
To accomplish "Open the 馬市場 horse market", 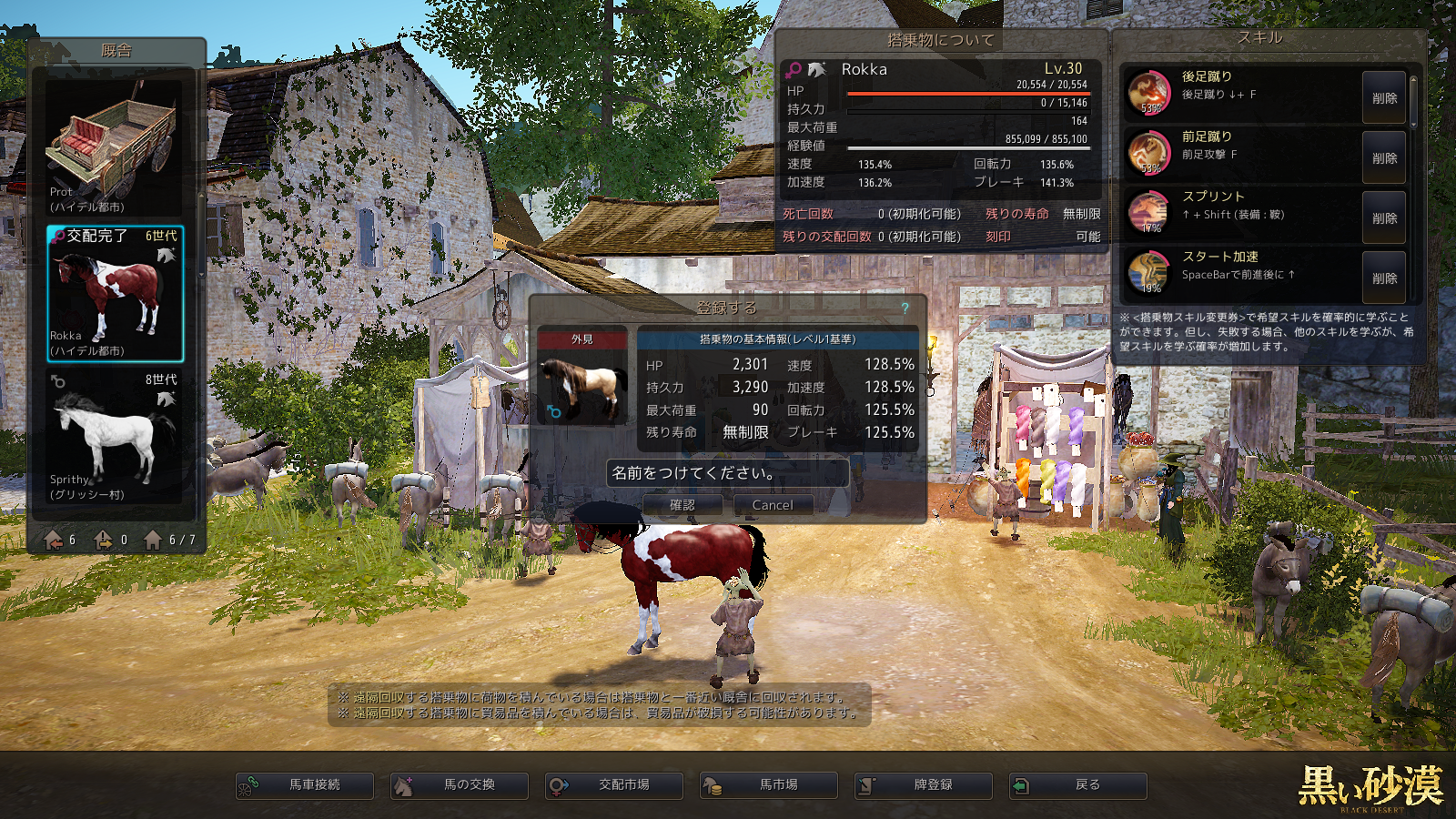I will [769, 785].
